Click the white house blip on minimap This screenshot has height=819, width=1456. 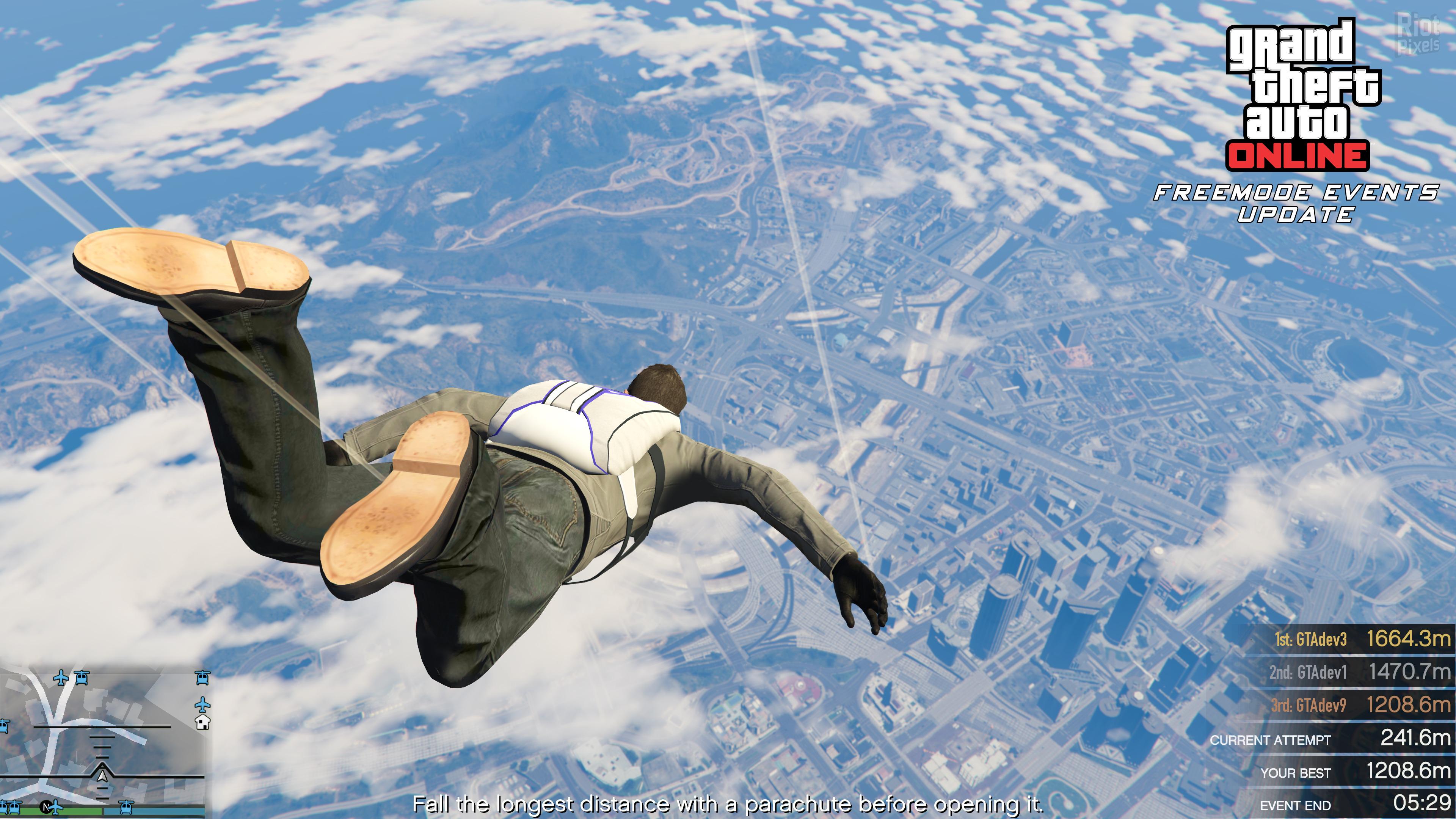202,722
